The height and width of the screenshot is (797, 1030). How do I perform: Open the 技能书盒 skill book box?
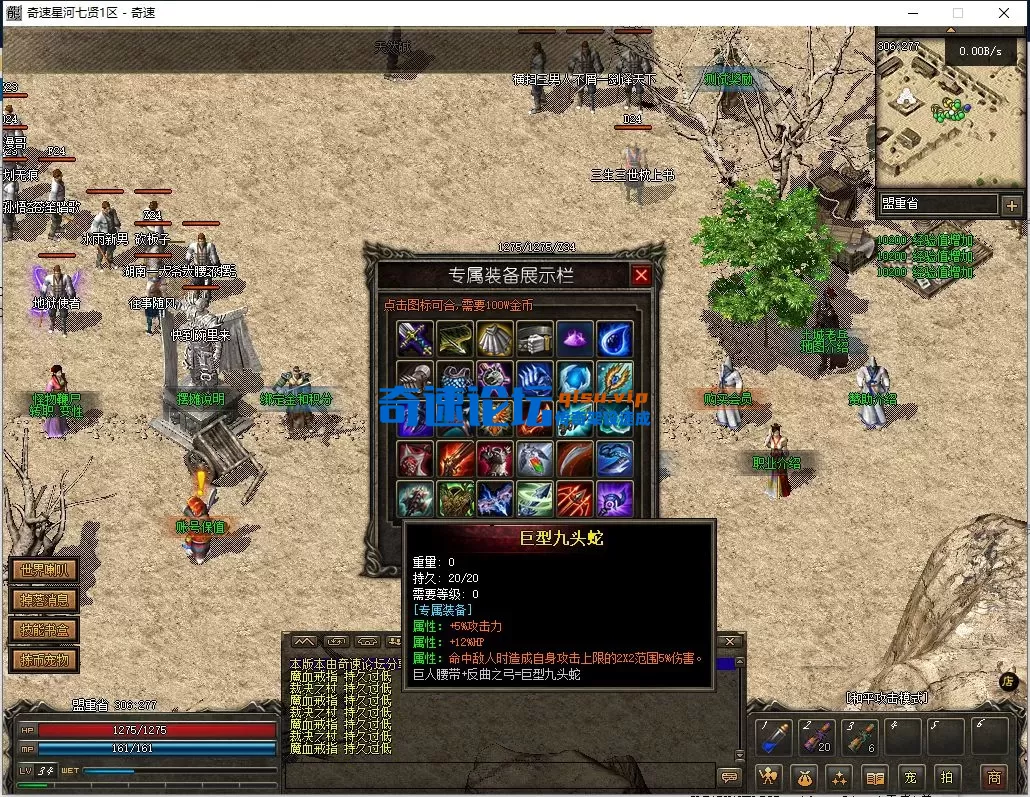[43, 630]
